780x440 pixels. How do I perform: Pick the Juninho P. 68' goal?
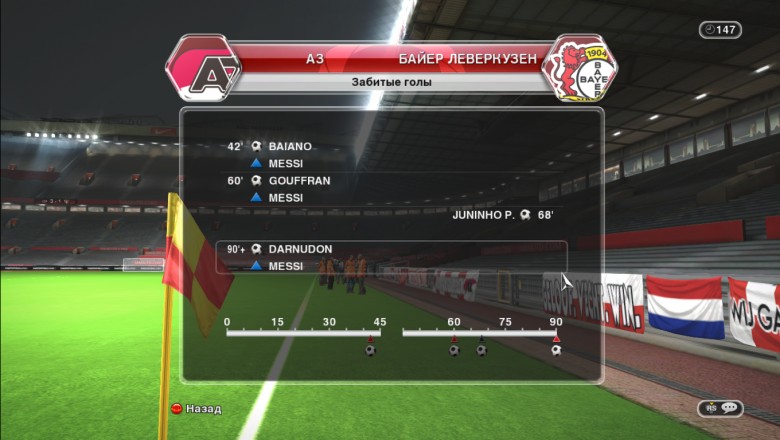tap(503, 215)
